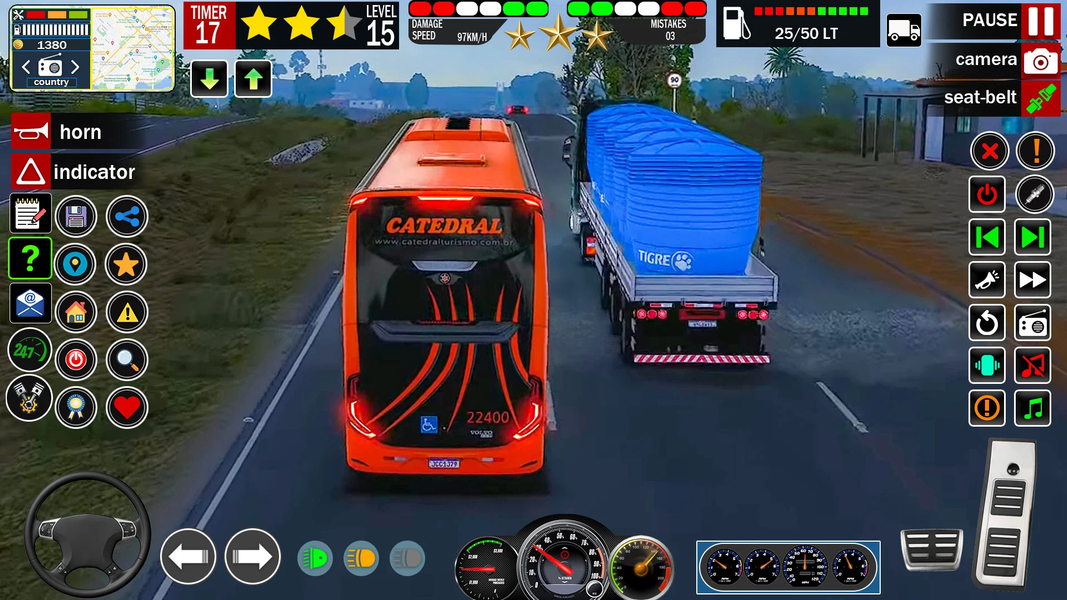Activate the indicator triangle button

(x=31, y=172)
